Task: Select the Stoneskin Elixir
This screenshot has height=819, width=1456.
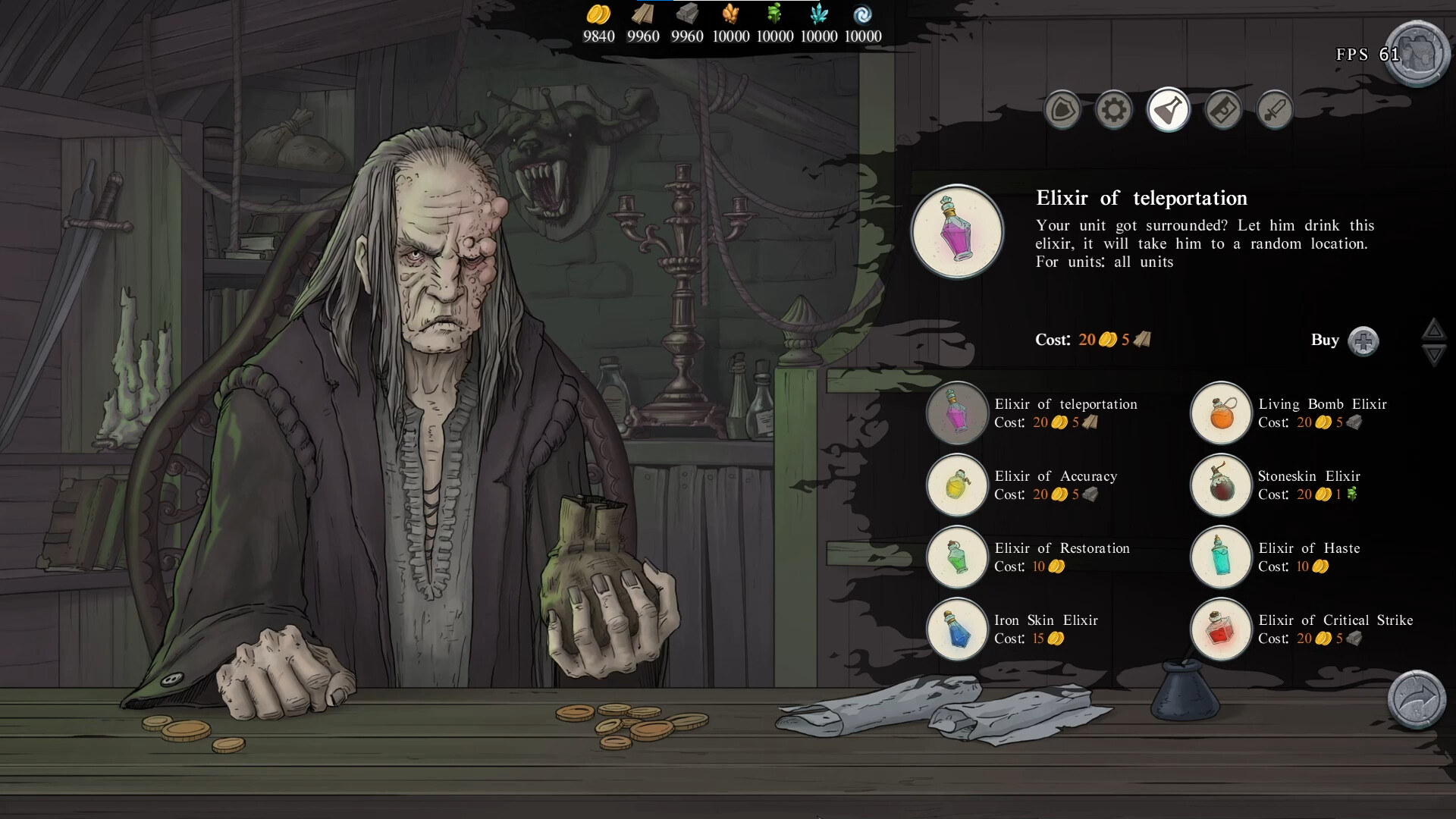Action: tap(1220, 485)
